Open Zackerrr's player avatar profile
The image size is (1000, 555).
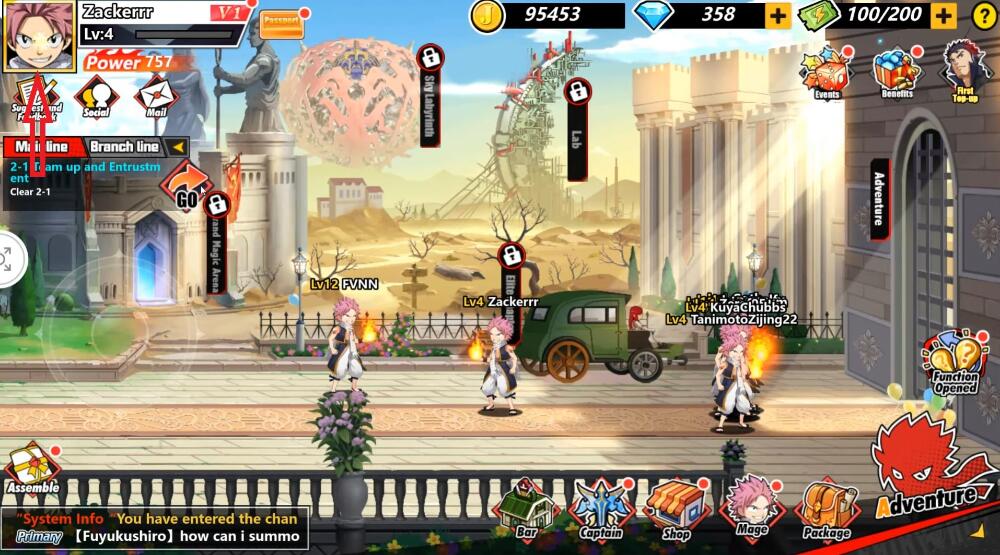point(39,35)
